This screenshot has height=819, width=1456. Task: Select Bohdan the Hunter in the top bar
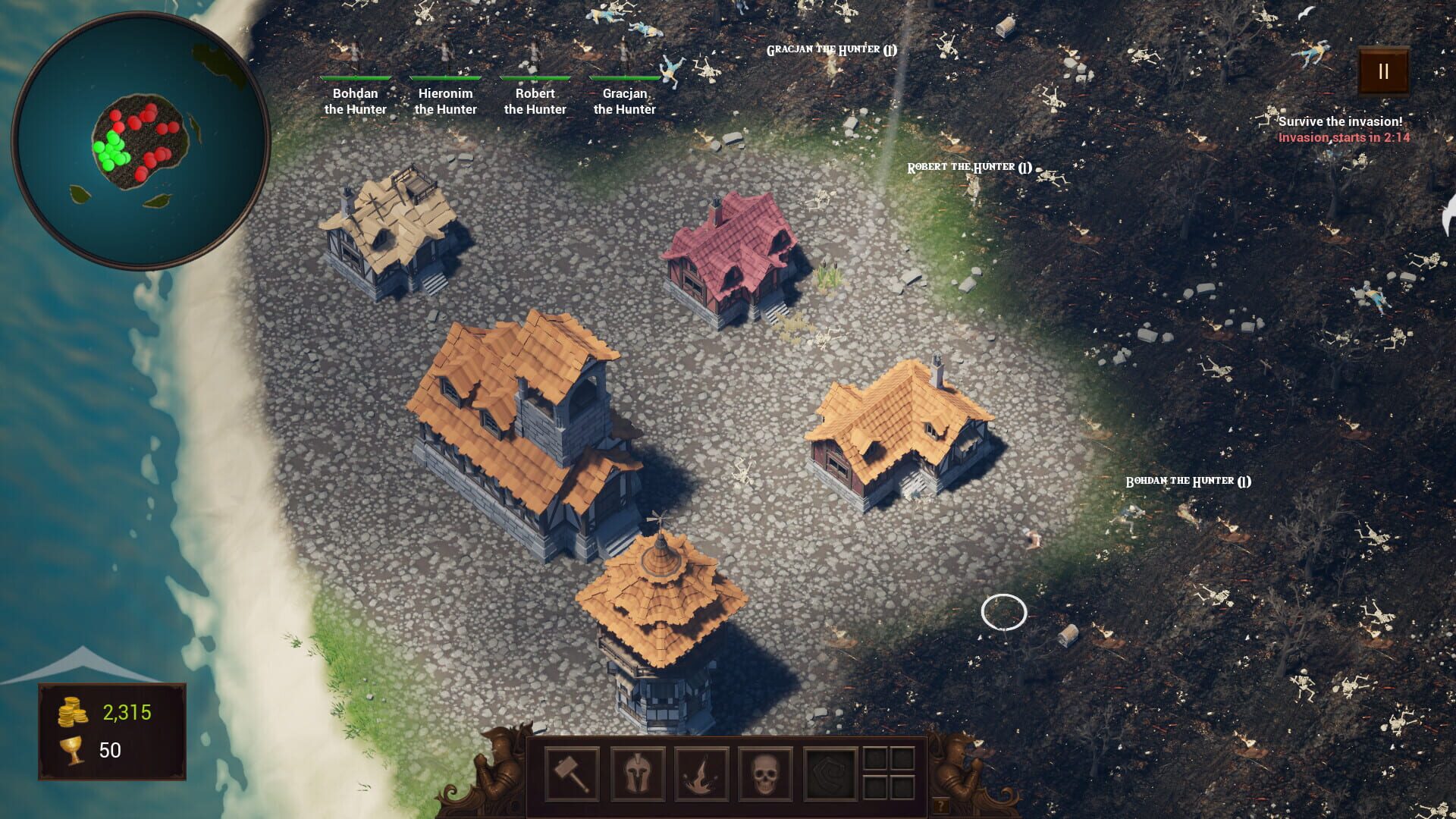click(x=356, y=102)
